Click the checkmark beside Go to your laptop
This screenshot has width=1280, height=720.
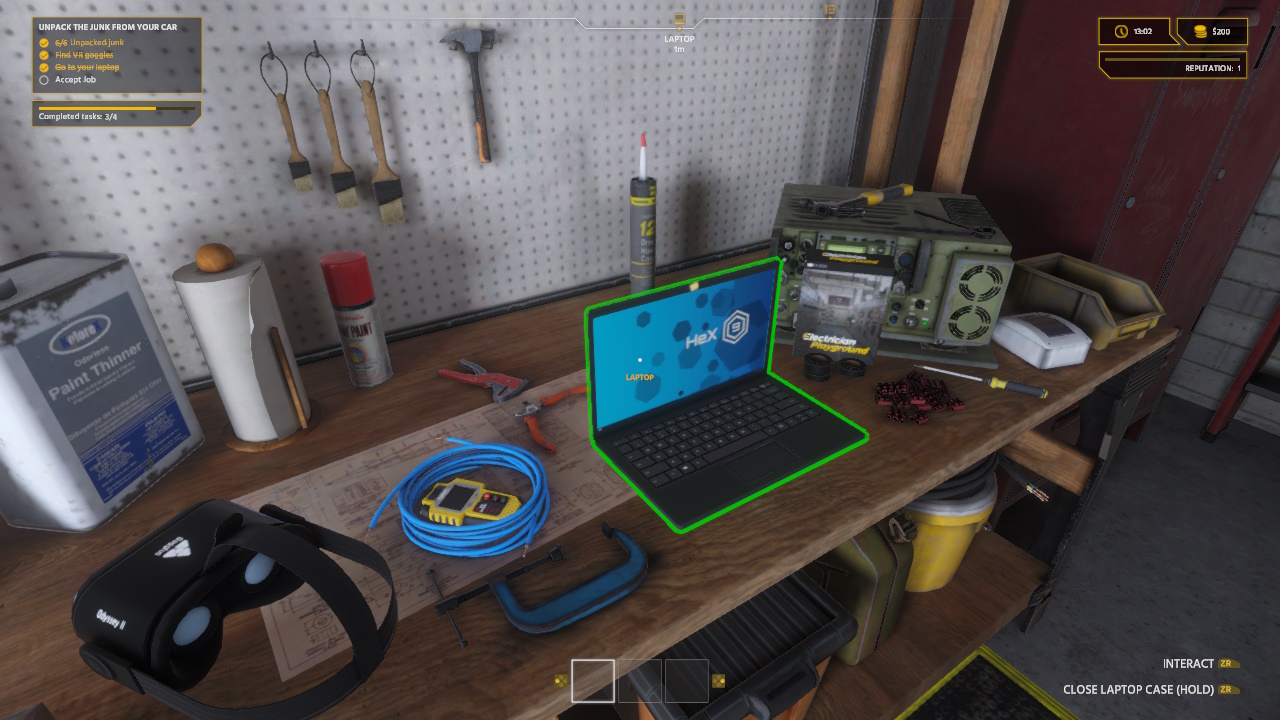click(42, 67)
